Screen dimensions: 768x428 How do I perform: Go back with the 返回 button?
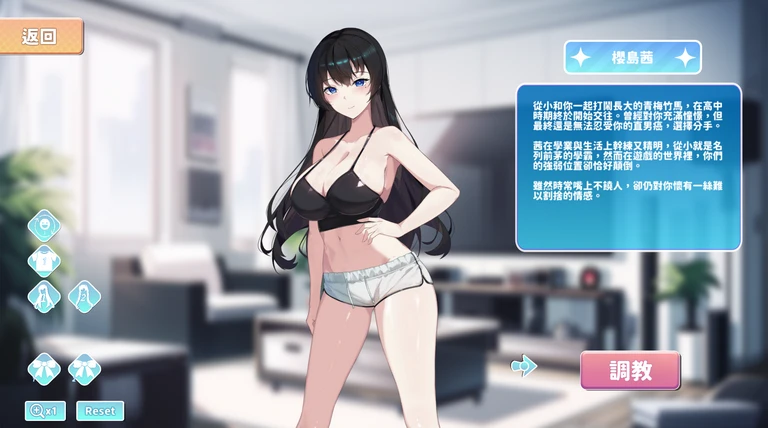(41, 37)
